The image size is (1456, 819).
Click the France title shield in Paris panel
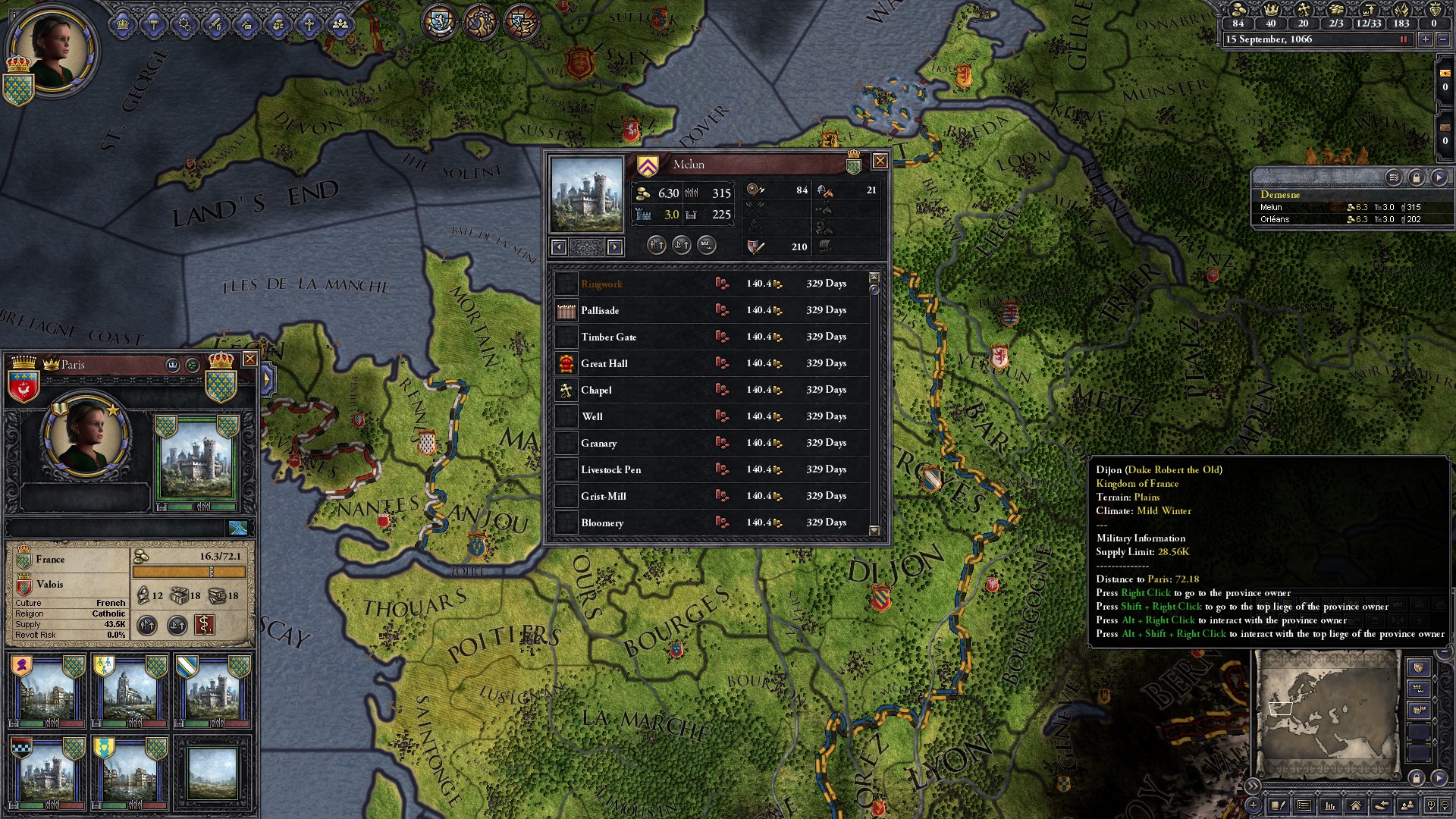pos(24,560)
